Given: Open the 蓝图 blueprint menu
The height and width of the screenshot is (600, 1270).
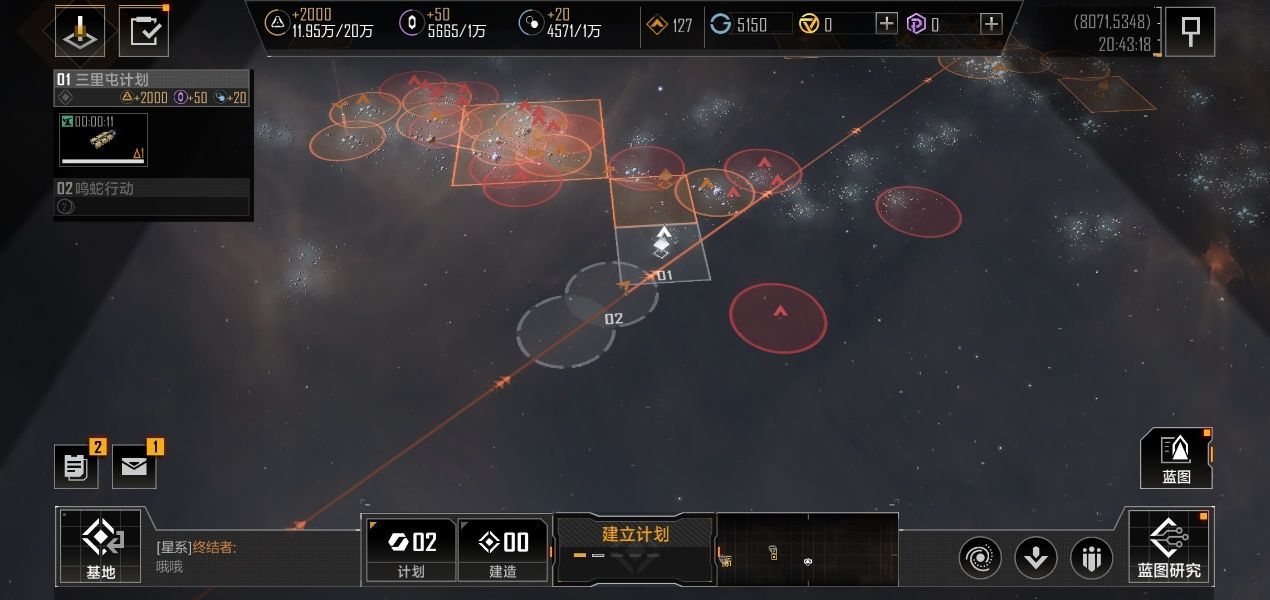Looking at the screenshot, I should (1176, 458).
